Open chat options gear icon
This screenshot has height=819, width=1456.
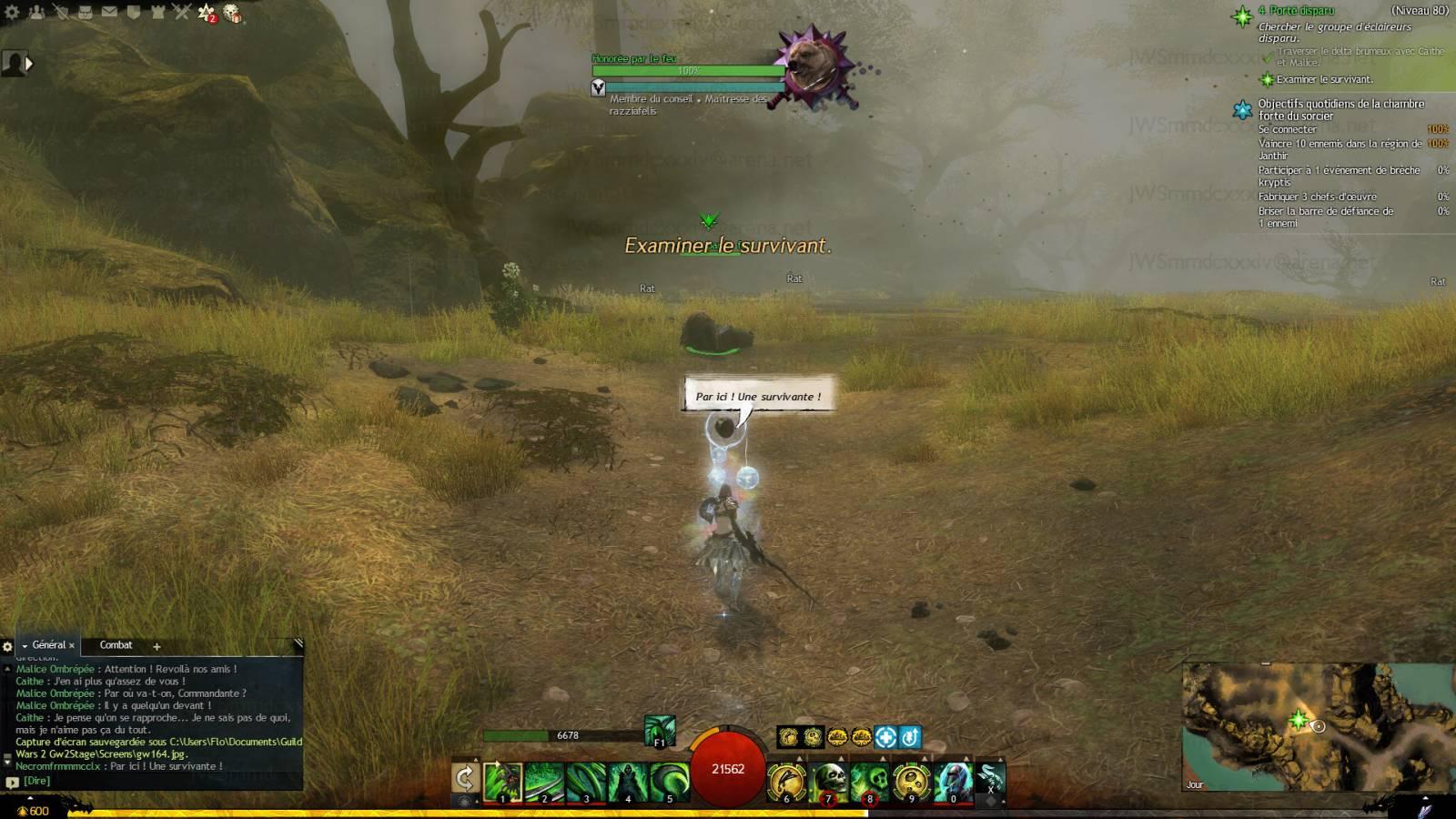click(8, 646)
